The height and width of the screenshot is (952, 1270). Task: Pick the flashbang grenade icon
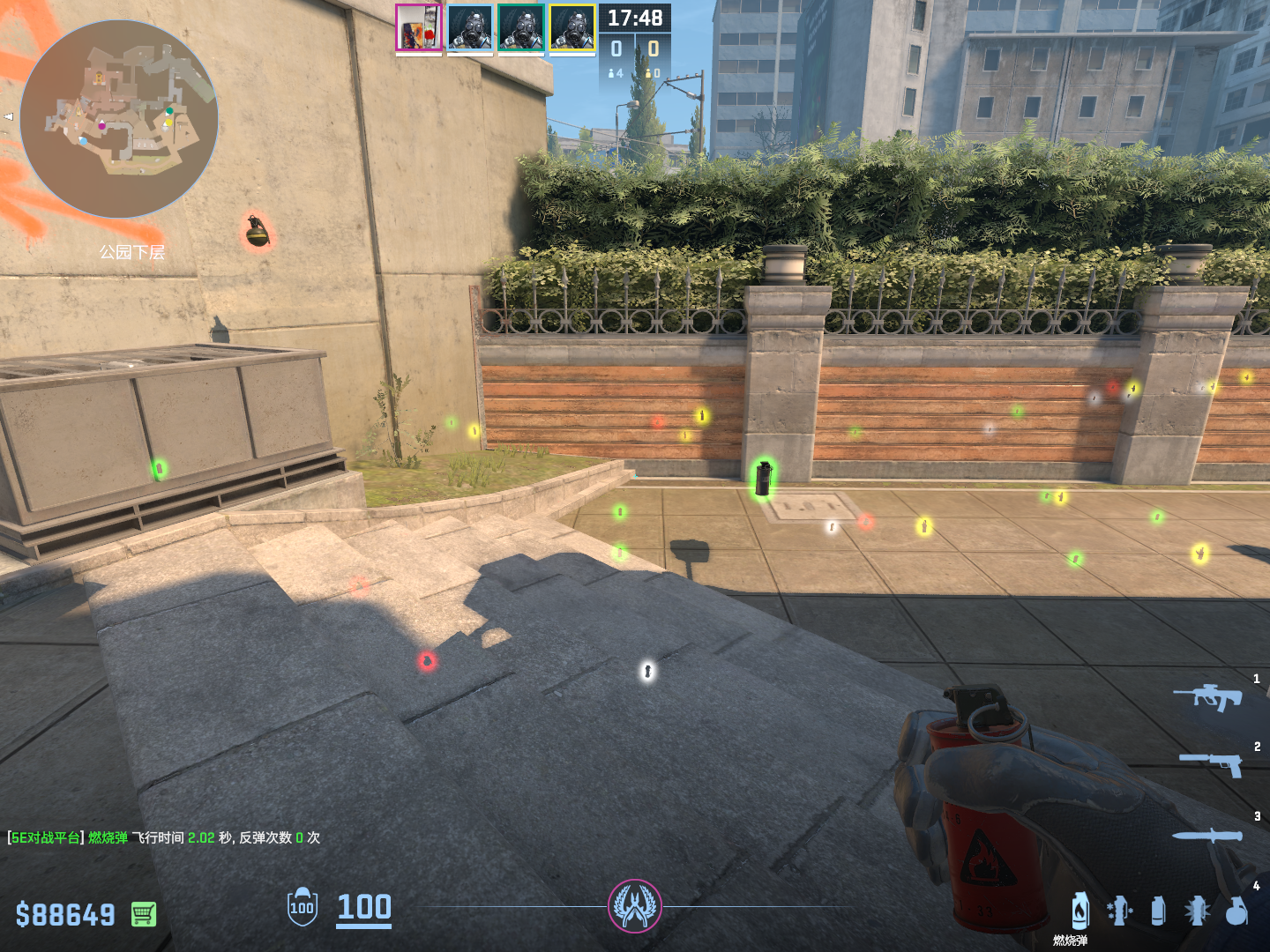(x=1197, y=911)
